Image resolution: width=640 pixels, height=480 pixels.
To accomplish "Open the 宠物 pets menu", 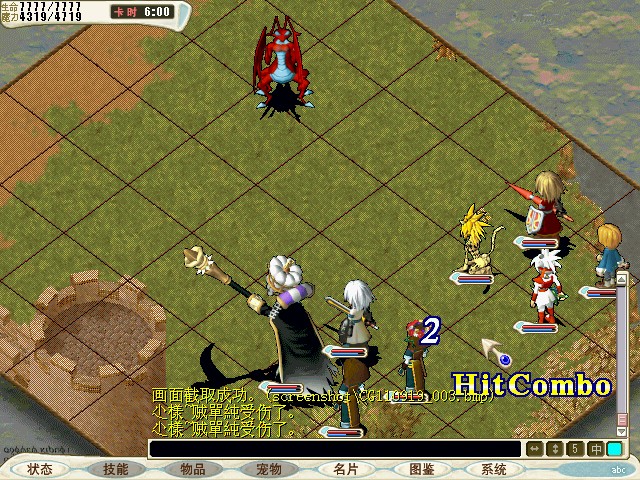I will click(268, 469).
